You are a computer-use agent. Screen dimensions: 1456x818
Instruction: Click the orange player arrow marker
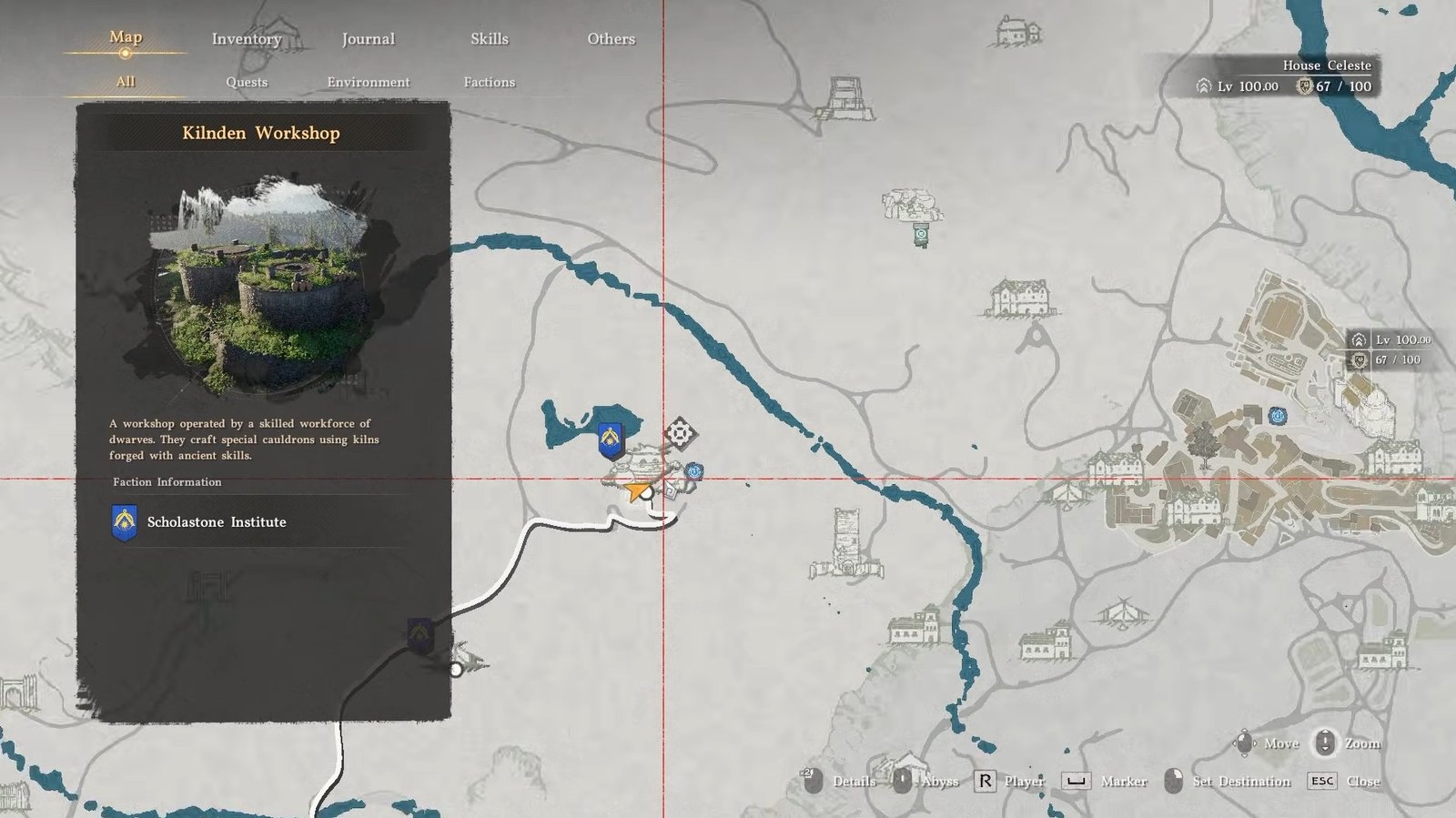click(635, 492)
